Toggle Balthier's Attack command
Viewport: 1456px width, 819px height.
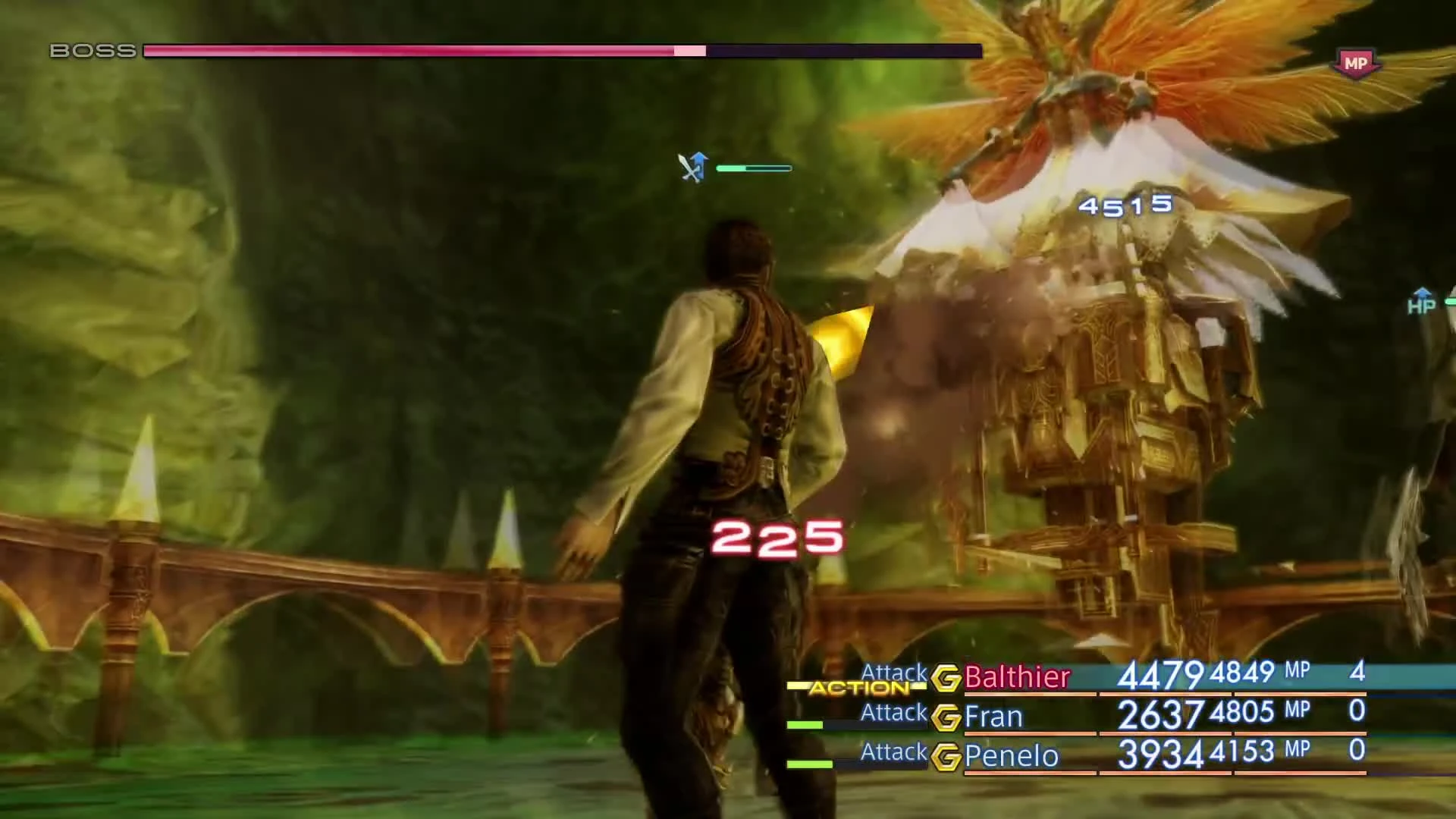point(893,673)
